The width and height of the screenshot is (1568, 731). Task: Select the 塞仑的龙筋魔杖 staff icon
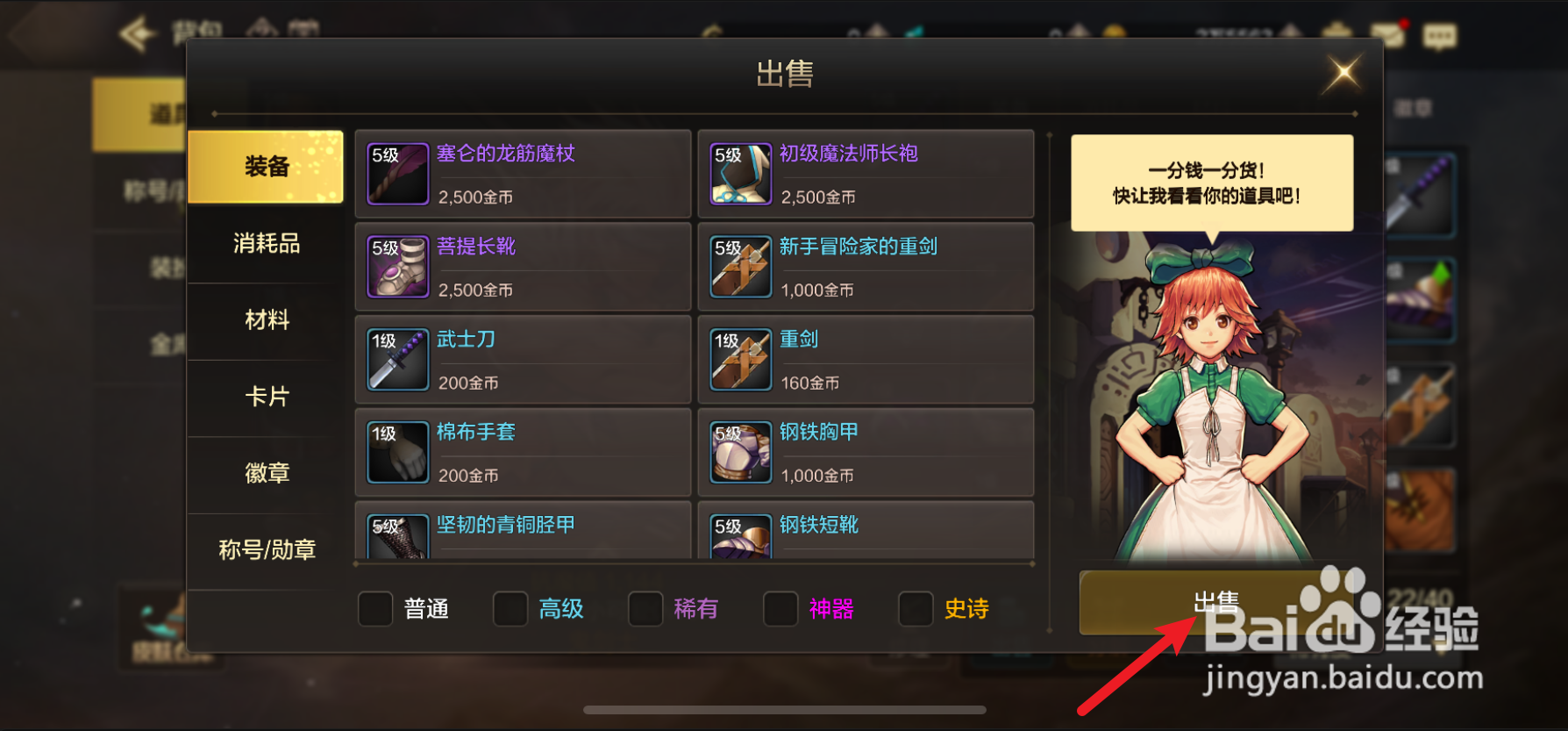[397, 173]
